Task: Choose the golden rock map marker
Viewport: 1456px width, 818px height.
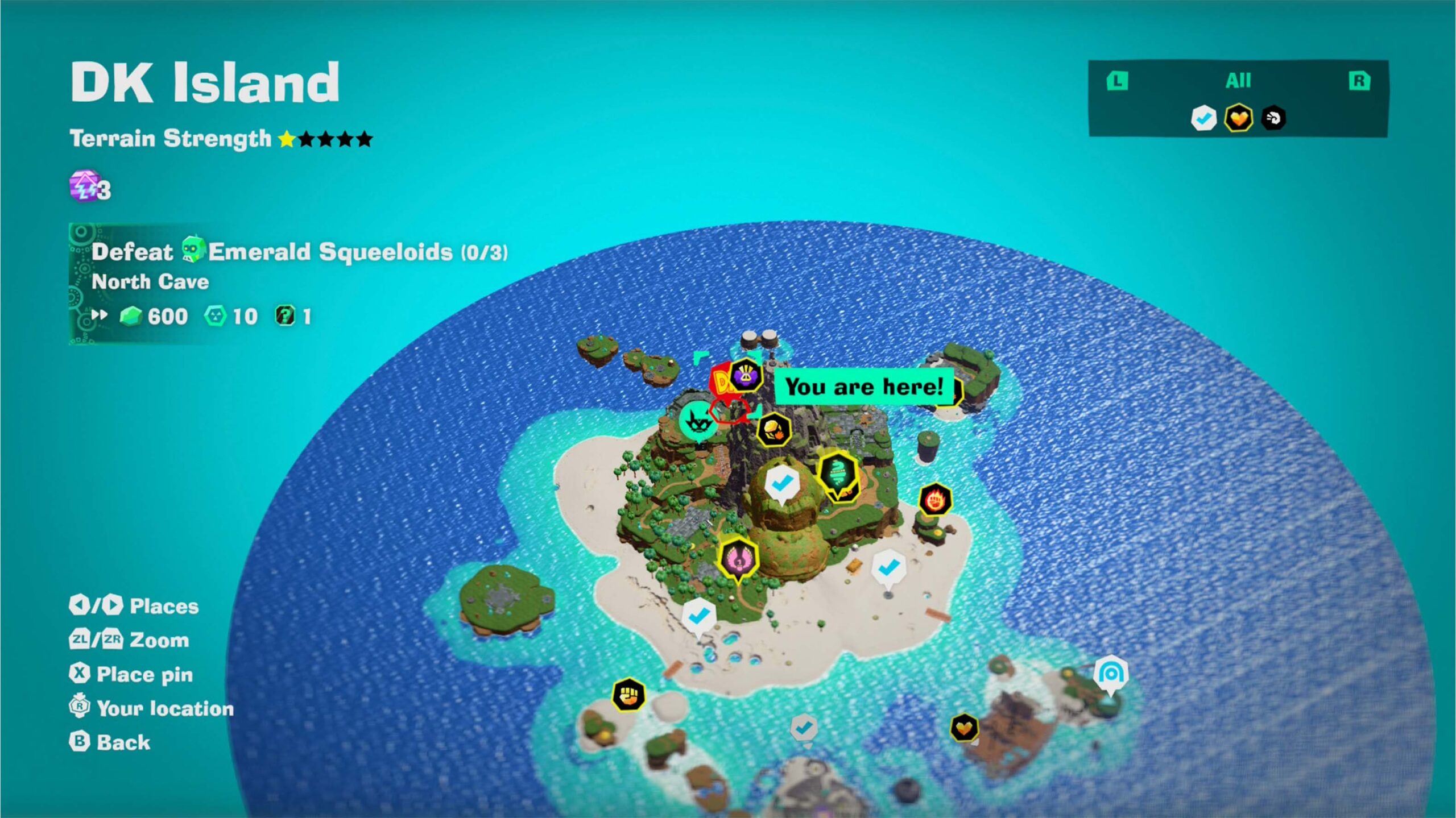Action: pos(773,429)
